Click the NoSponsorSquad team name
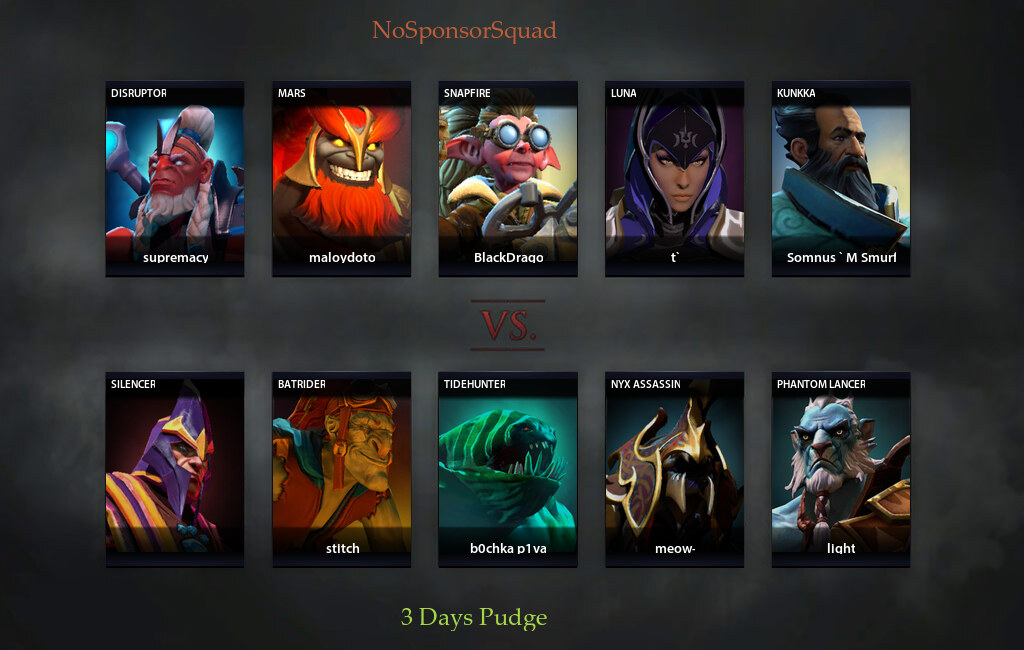 coord(464,30)
